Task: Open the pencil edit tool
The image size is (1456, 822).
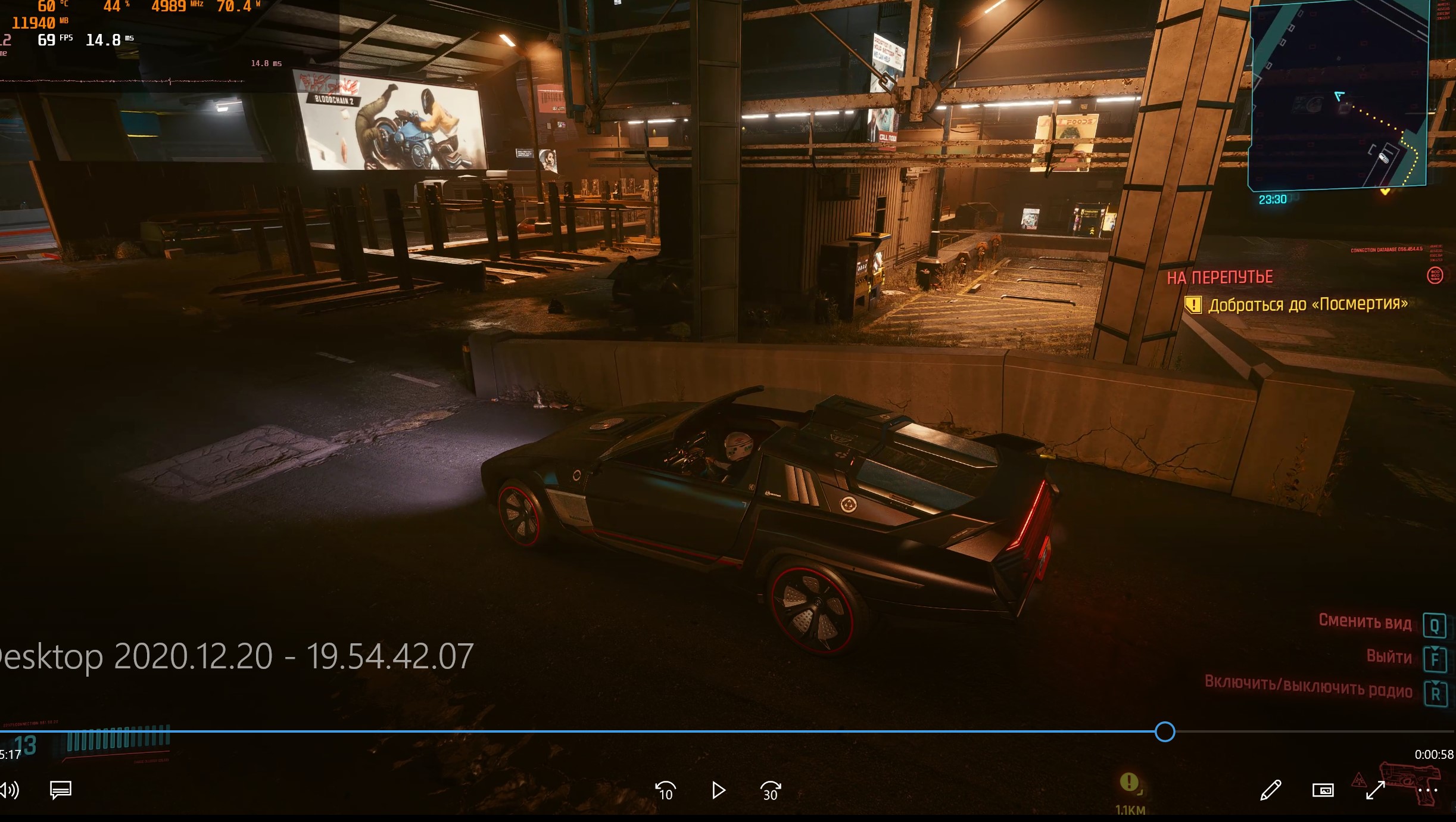Action: (1270, 790)
